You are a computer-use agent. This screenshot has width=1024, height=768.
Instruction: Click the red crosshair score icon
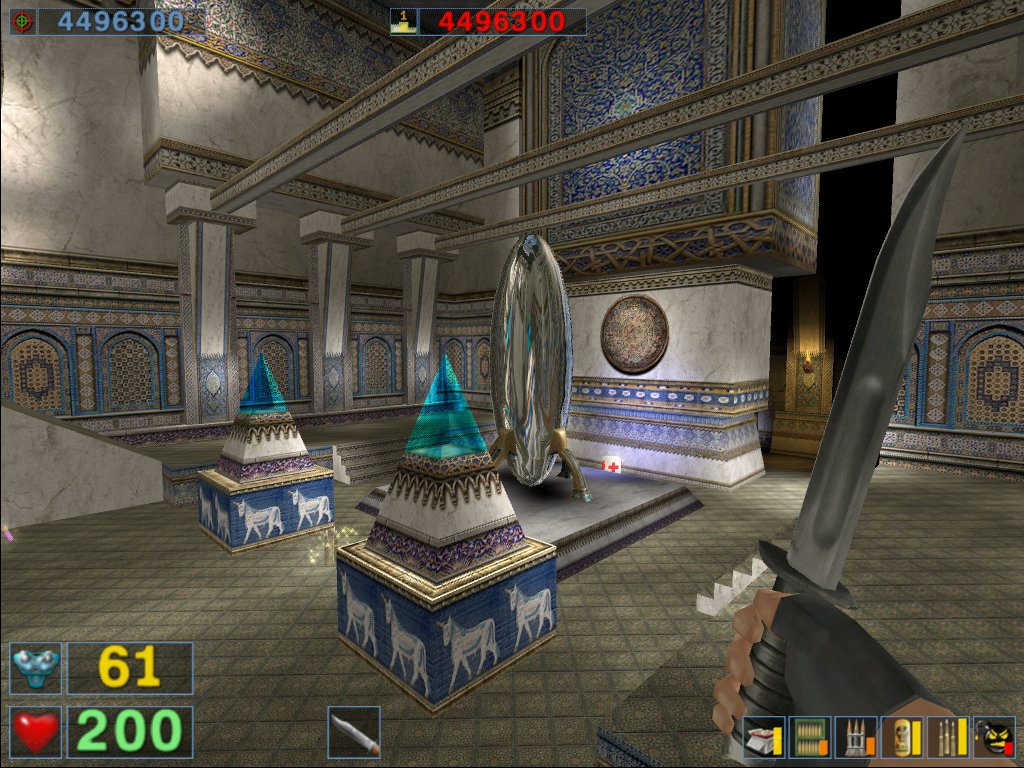pyautogui.click(x=23, y=21)
